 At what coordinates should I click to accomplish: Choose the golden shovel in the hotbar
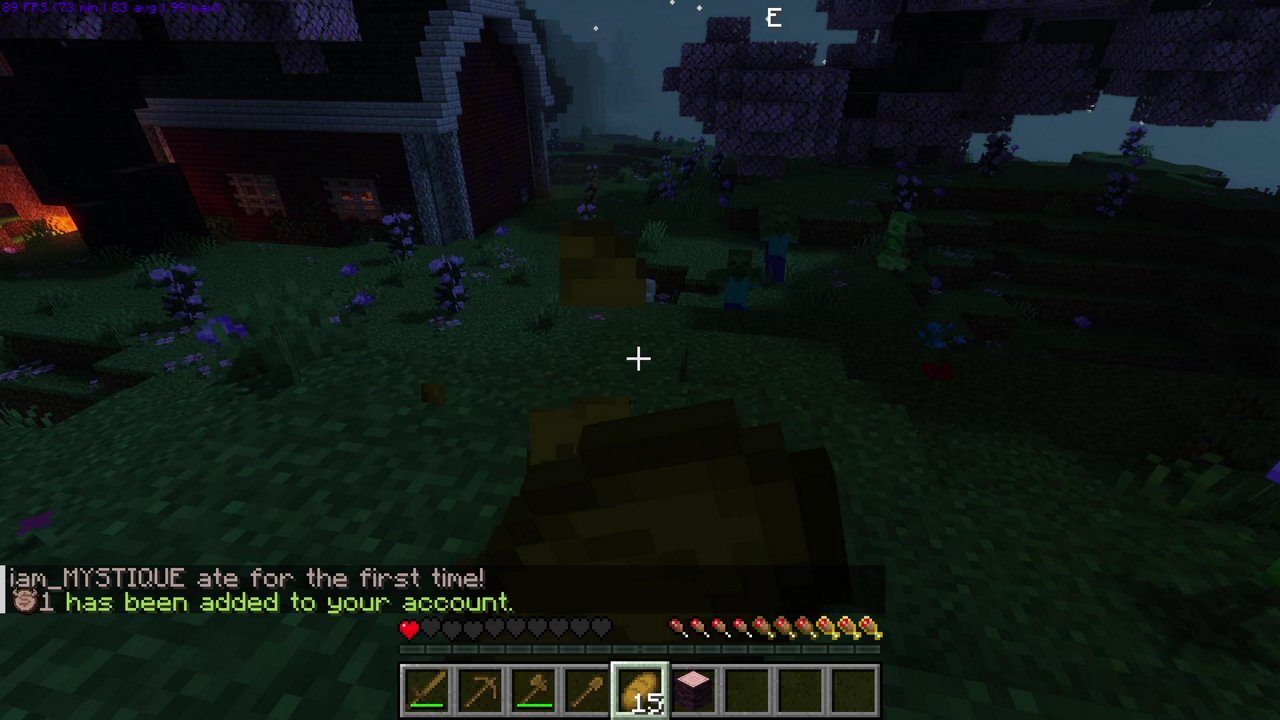tap(586, 686)
